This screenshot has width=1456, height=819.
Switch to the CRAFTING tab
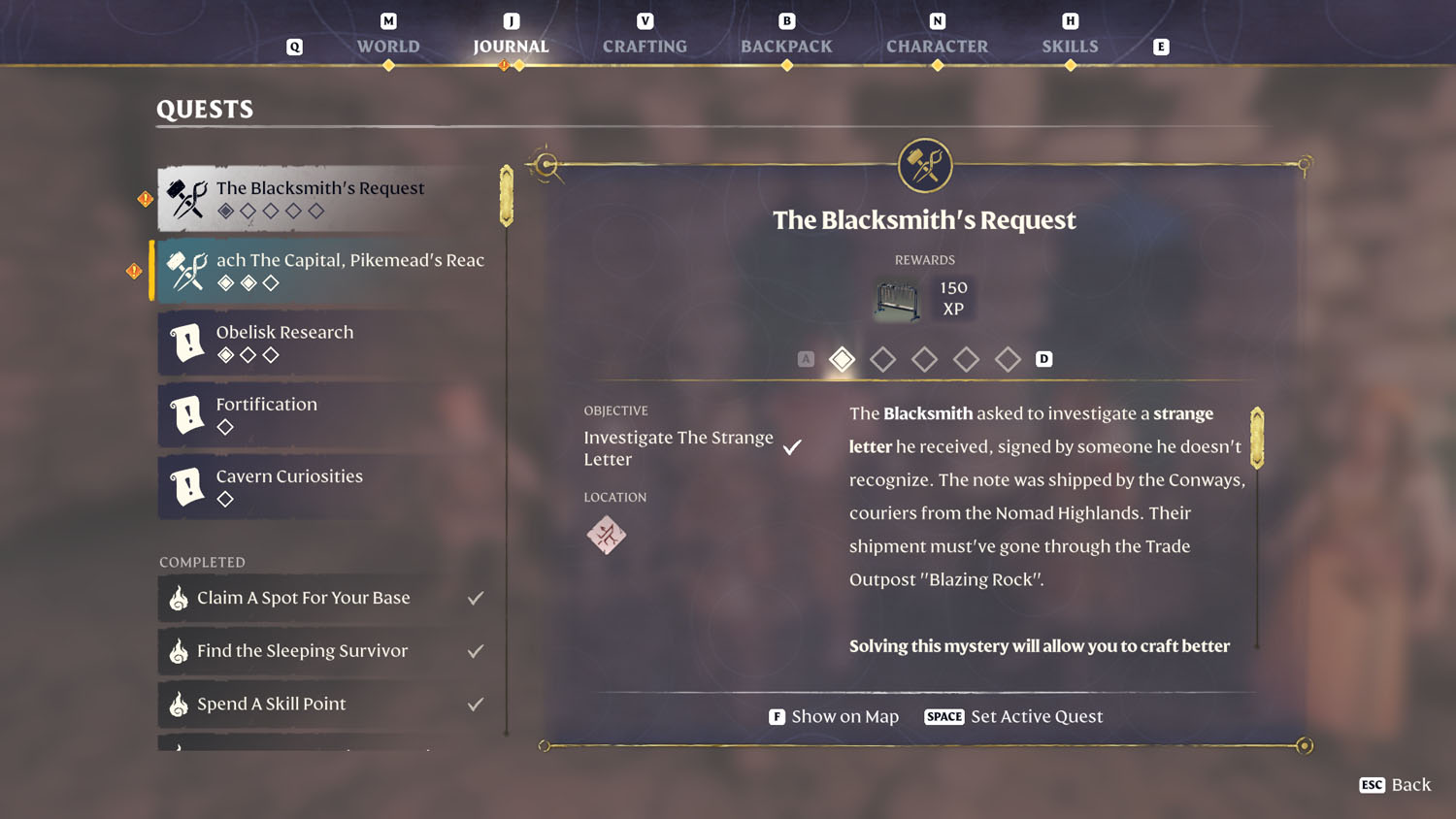tap(644, 46)
